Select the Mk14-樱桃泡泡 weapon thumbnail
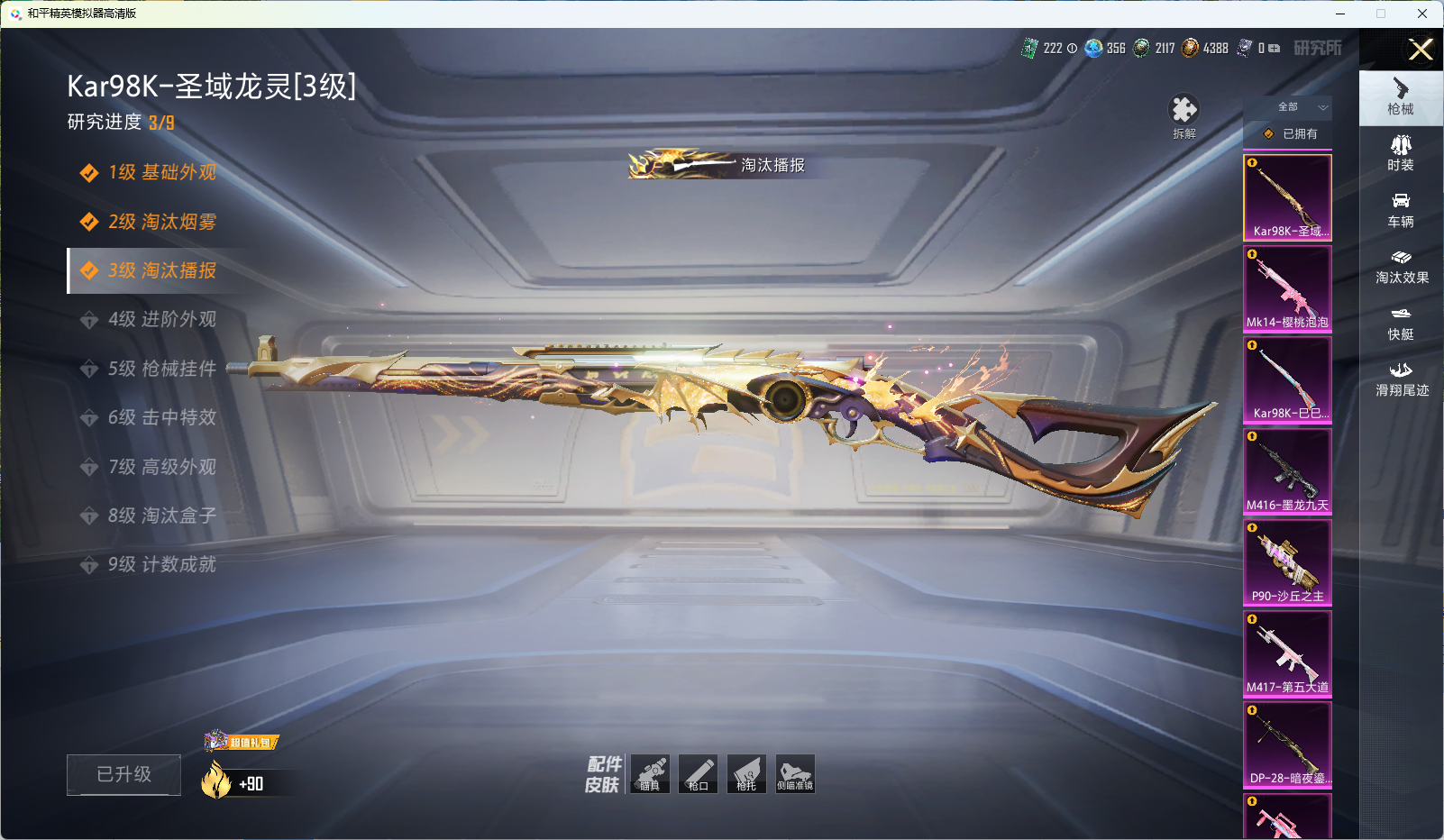Image resolution: width=1444 pixels, height=840 pixels. (1287, 288)
